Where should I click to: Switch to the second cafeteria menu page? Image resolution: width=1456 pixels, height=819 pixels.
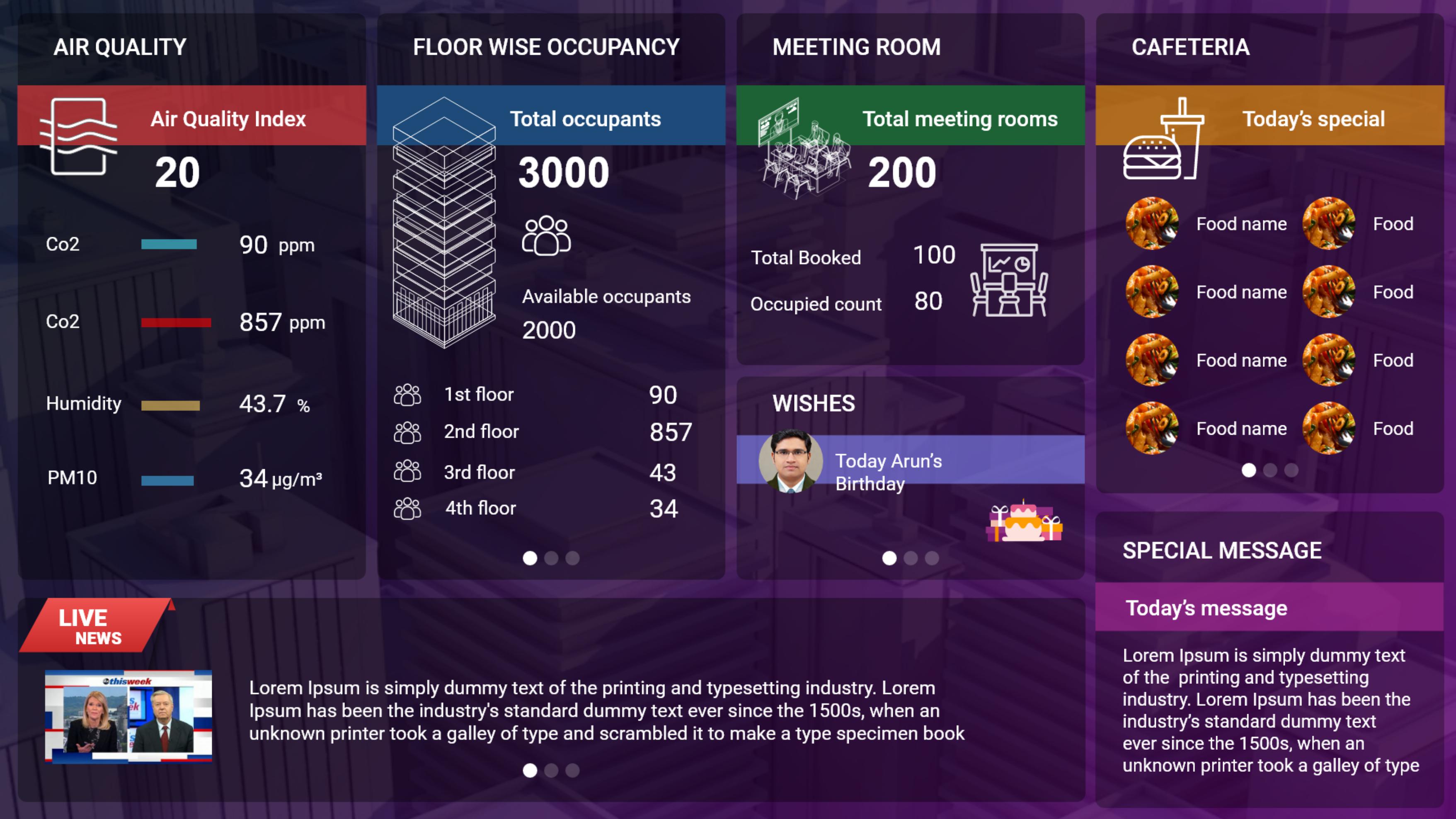click(x=1270, y=470)
